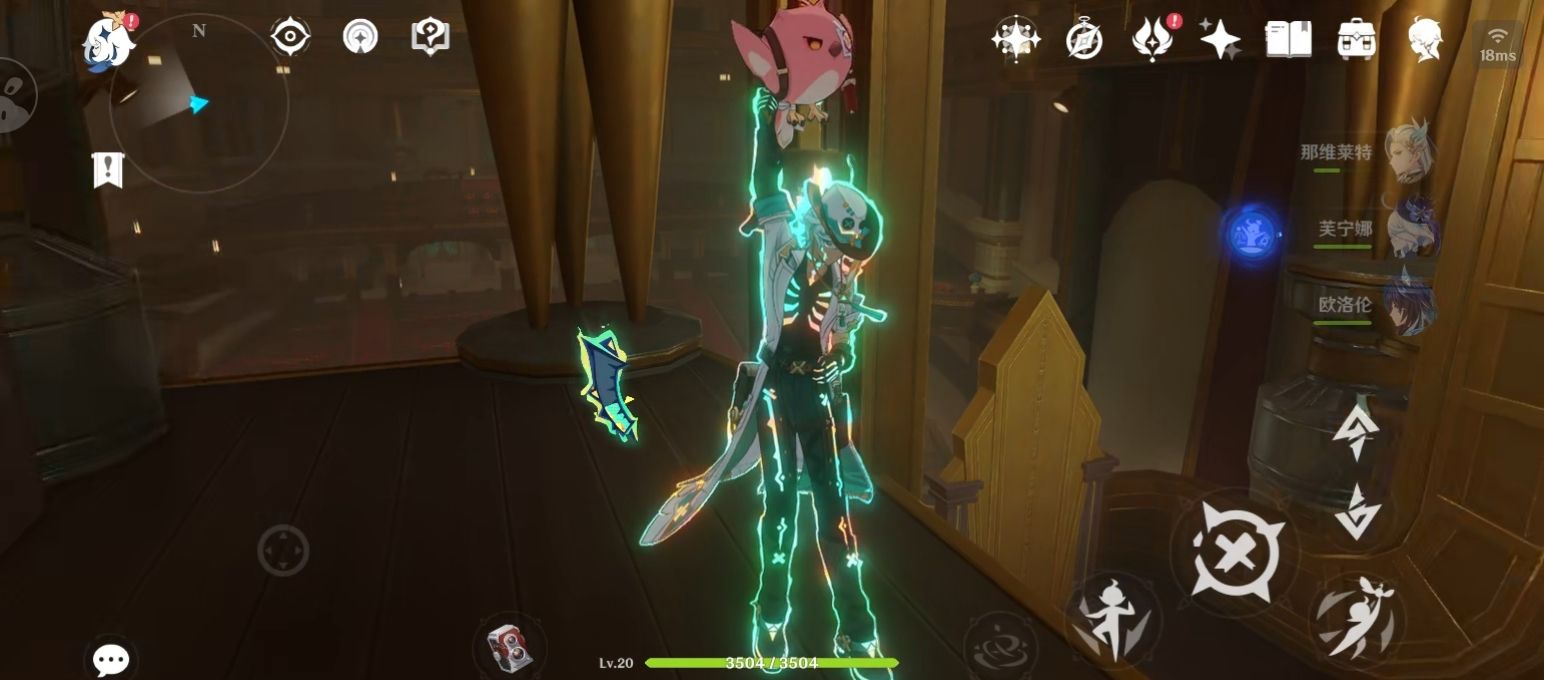
Task: Open the quest banner icon with exclamation mark
Action: coord(107,170)
